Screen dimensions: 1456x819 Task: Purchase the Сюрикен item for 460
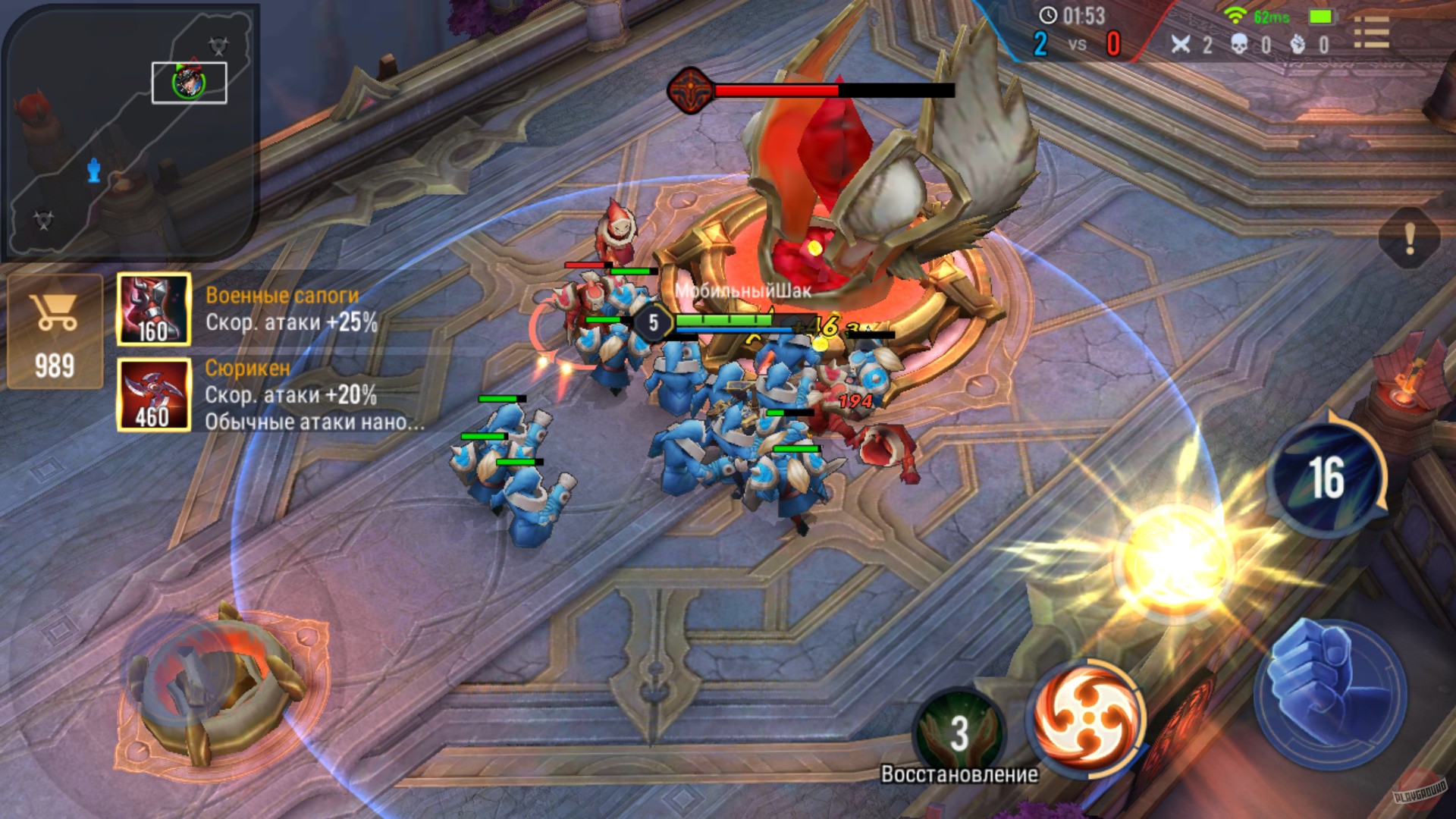pyautogui.click(x=154, y=394)
